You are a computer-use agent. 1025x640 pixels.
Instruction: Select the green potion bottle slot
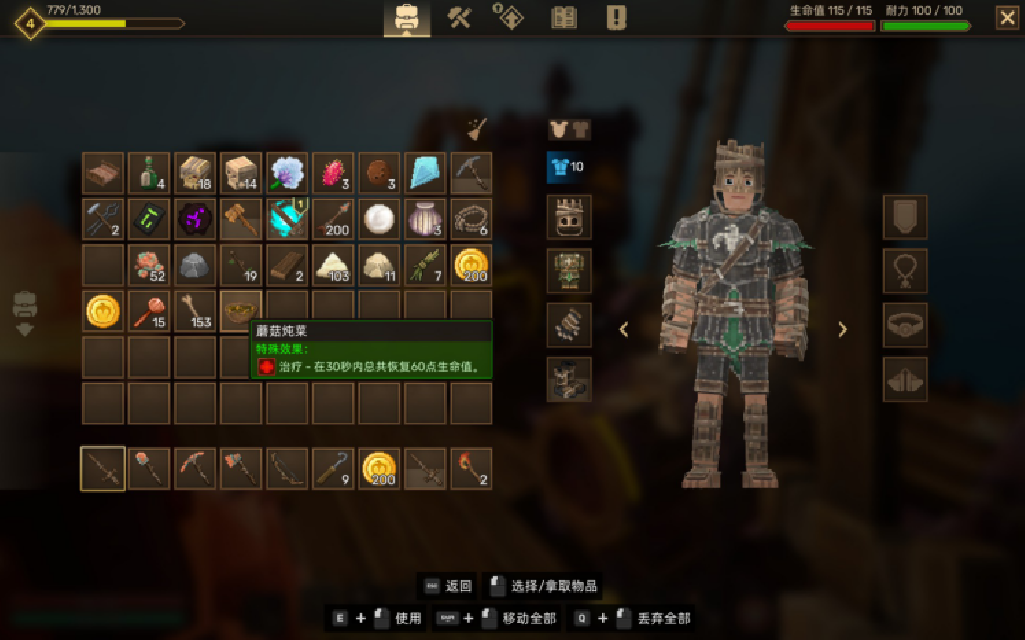tap(149, 173)
